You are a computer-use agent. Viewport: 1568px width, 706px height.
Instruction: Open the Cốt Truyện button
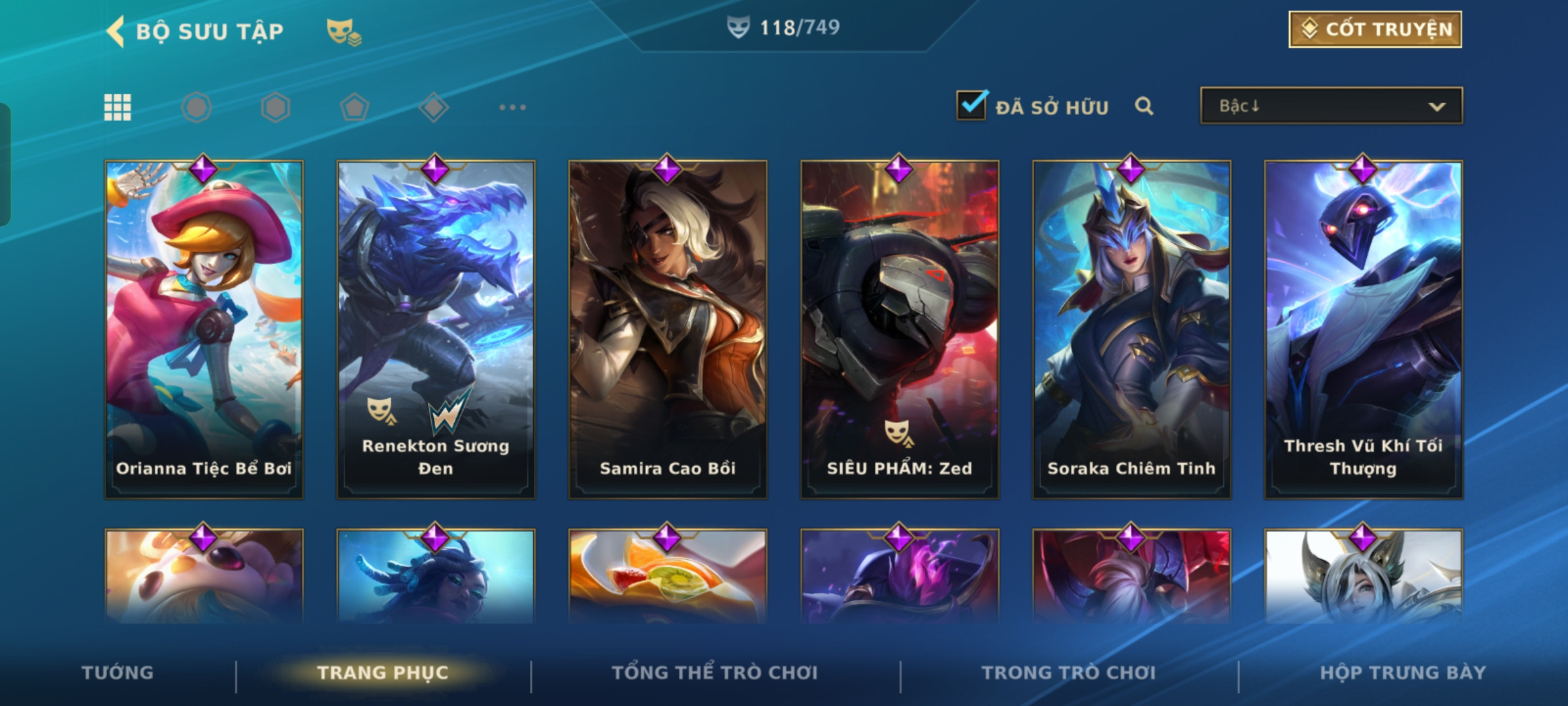pos(1375,29)
